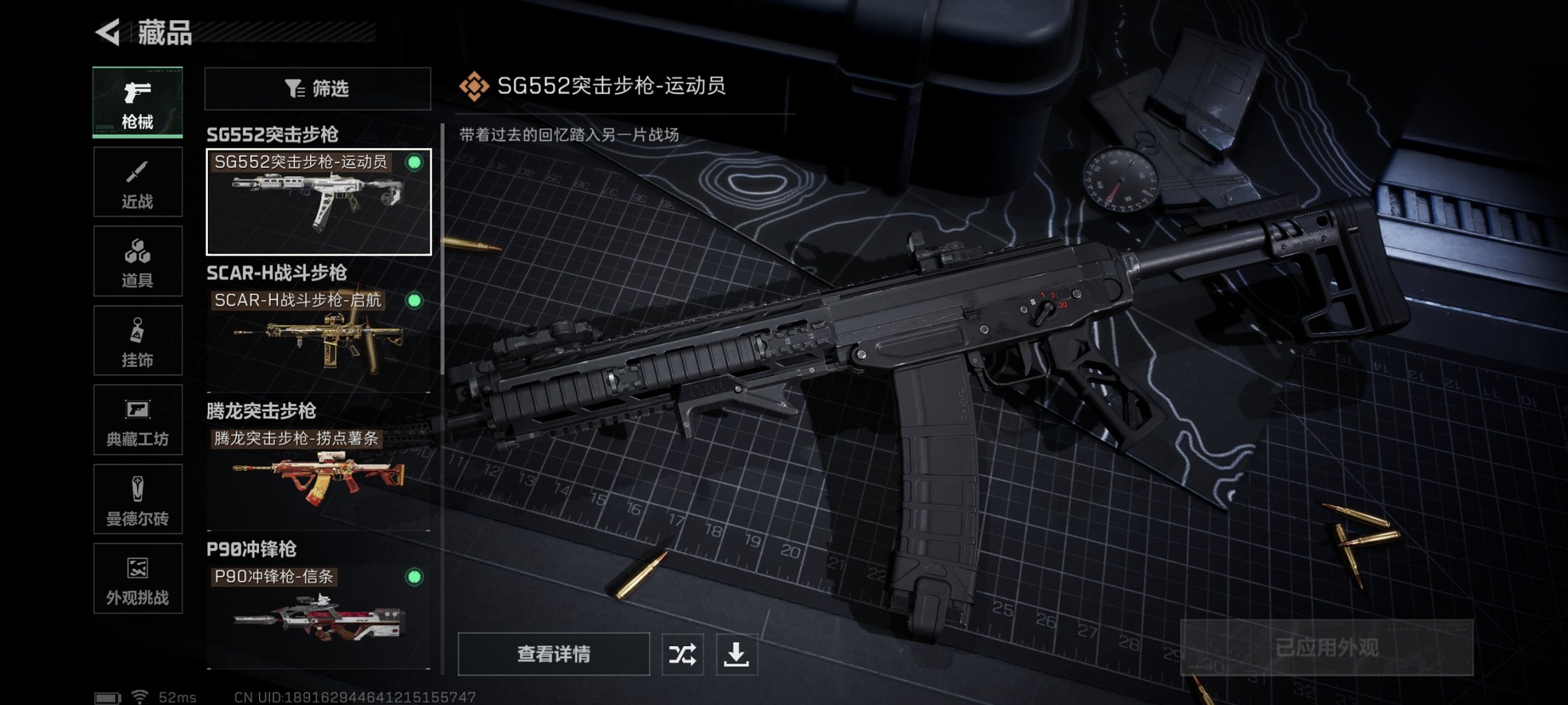Enter the 典藏工坊 collection workshop

137,420
